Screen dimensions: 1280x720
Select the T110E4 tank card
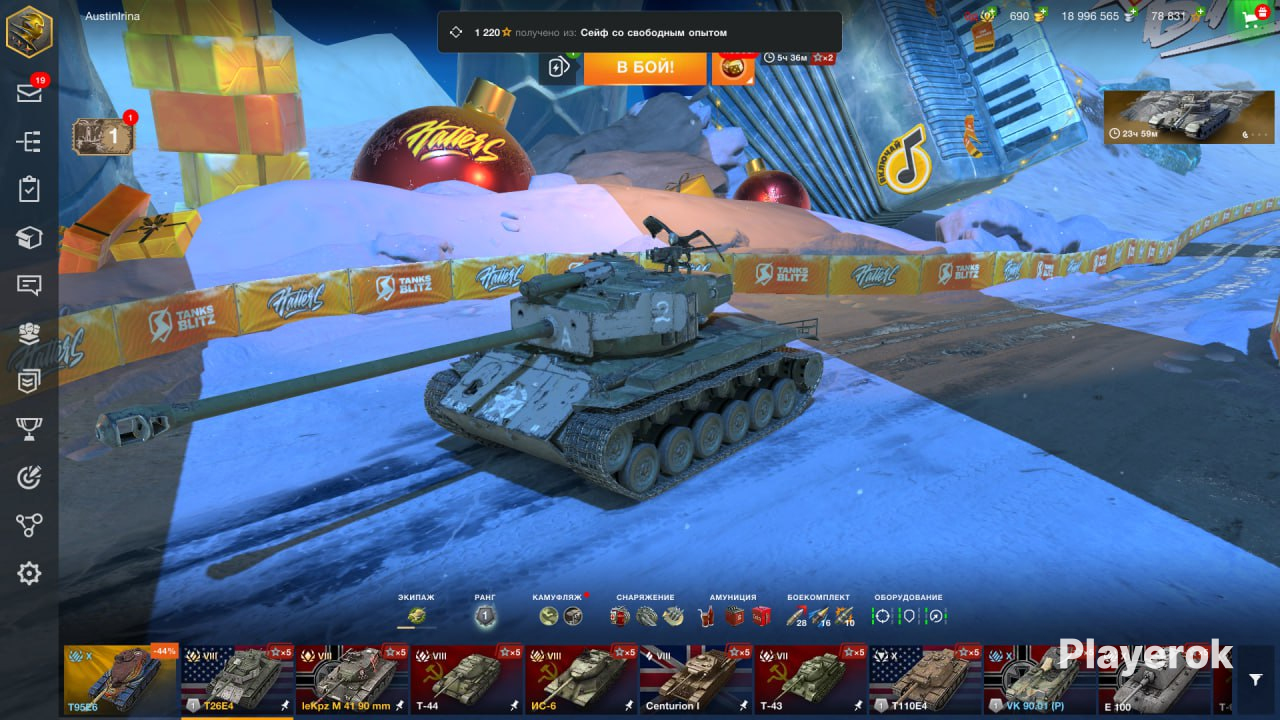[x=925, y=679]
